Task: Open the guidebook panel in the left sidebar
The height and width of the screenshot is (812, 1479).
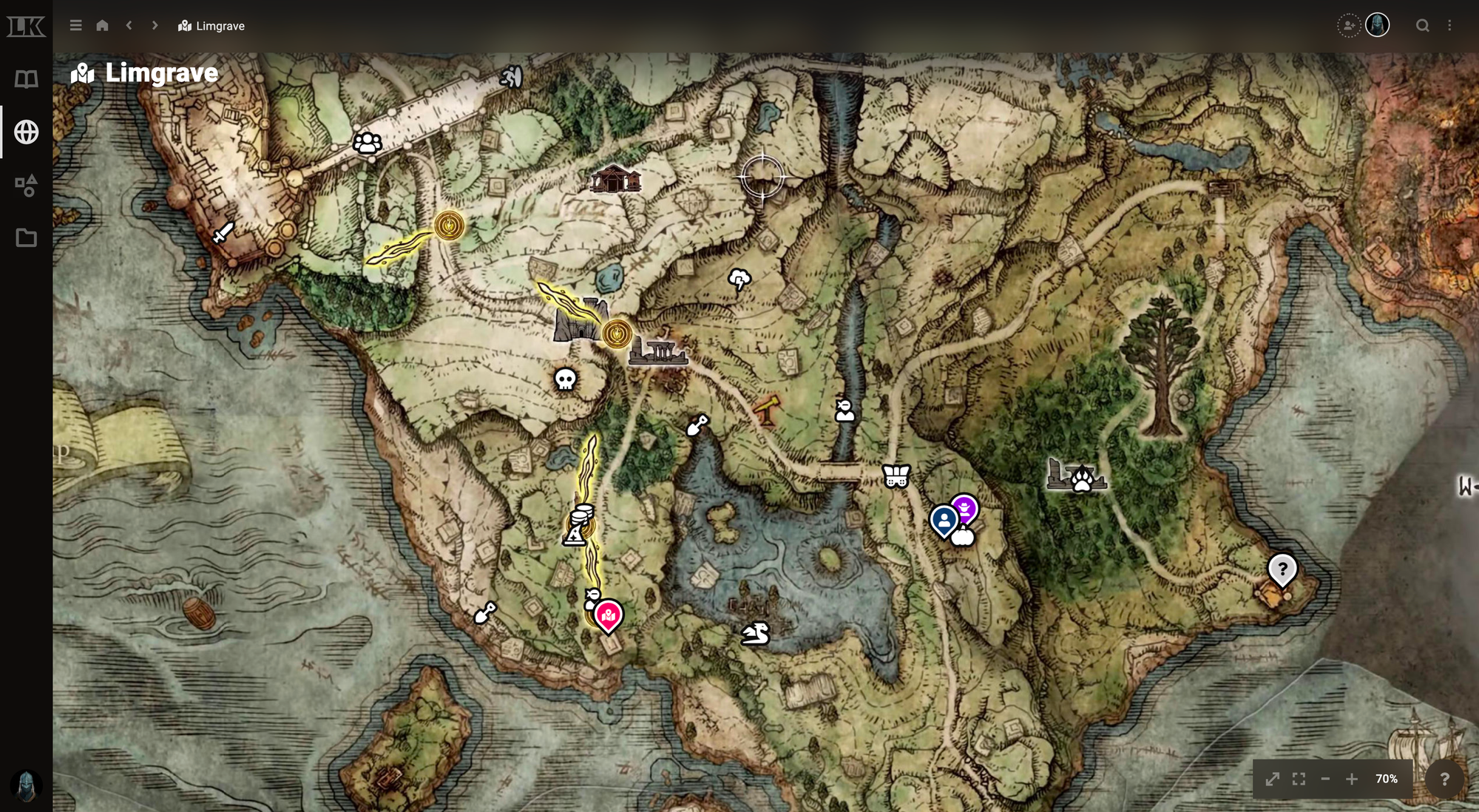Action: [x=27, y=79]
